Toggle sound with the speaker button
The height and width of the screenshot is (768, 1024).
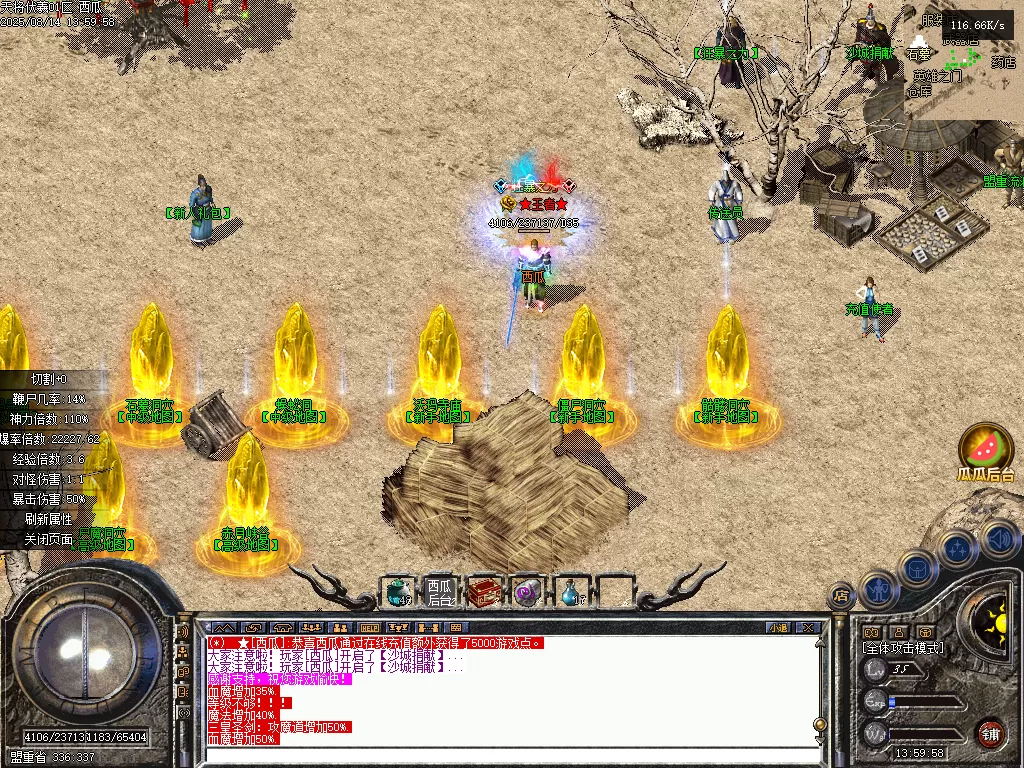[x=998, y=539]
